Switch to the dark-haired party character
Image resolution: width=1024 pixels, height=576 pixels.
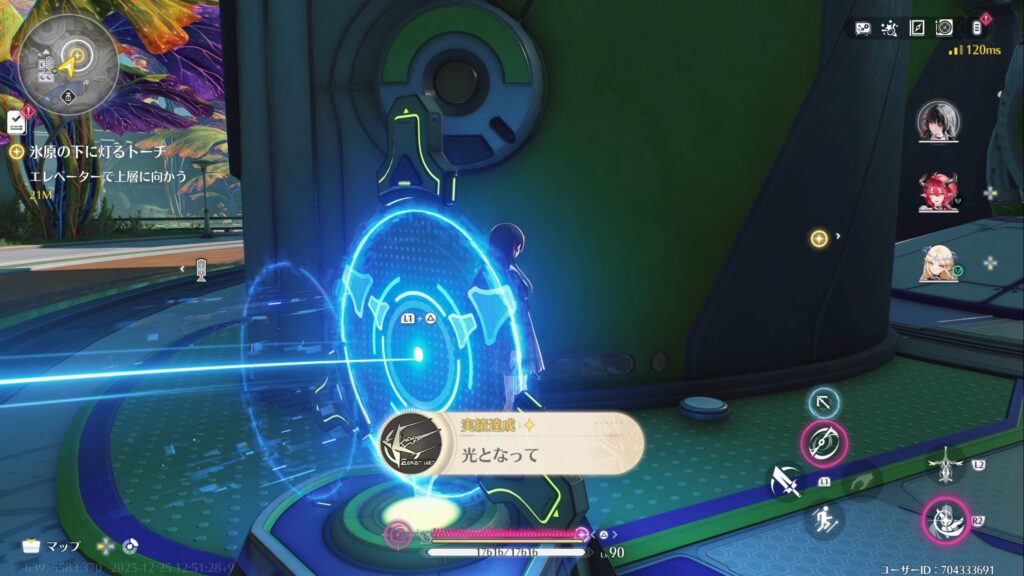point(938,122)
